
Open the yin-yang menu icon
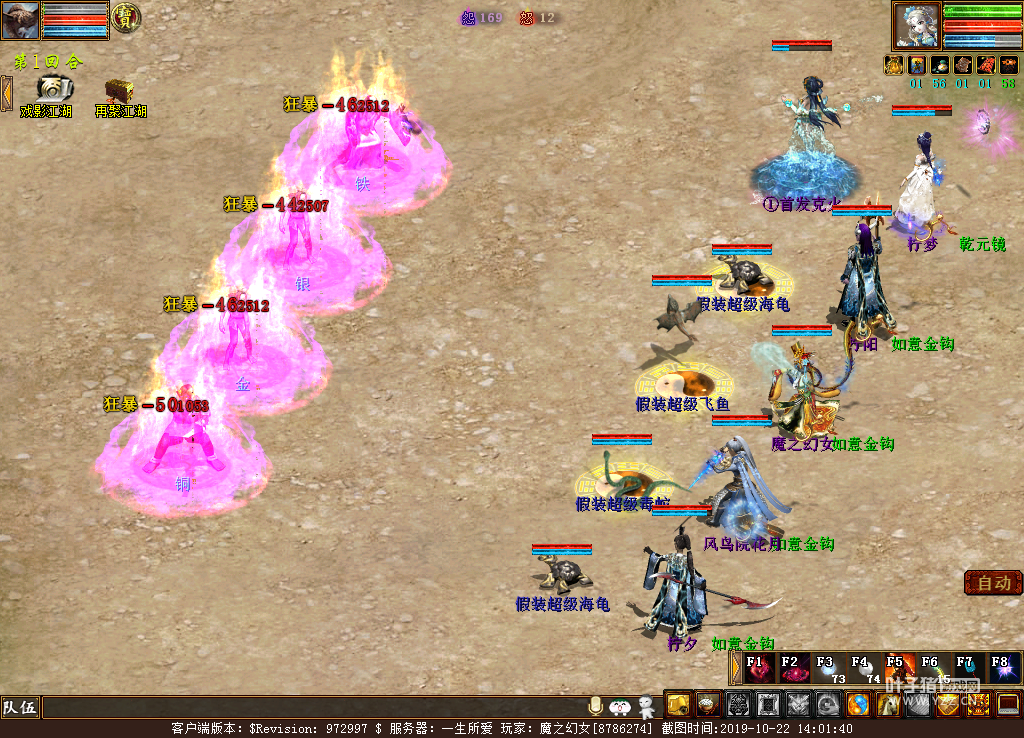(858, 705)
